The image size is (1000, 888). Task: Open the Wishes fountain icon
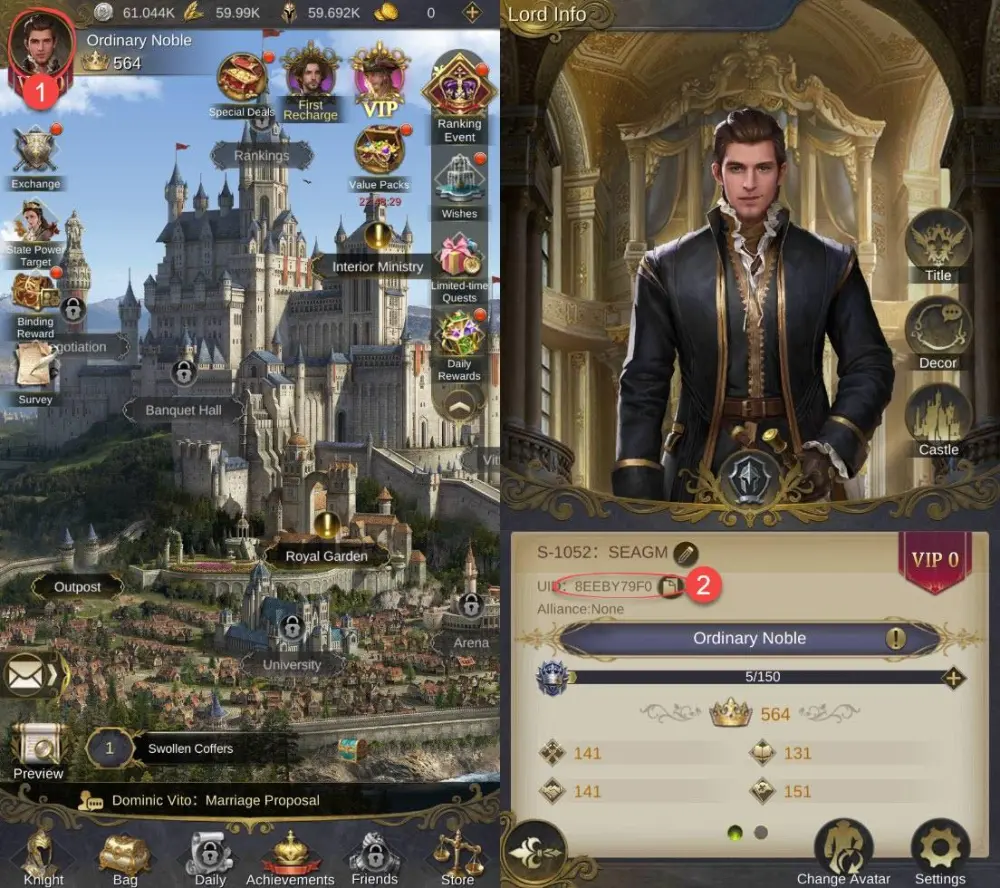459,178
